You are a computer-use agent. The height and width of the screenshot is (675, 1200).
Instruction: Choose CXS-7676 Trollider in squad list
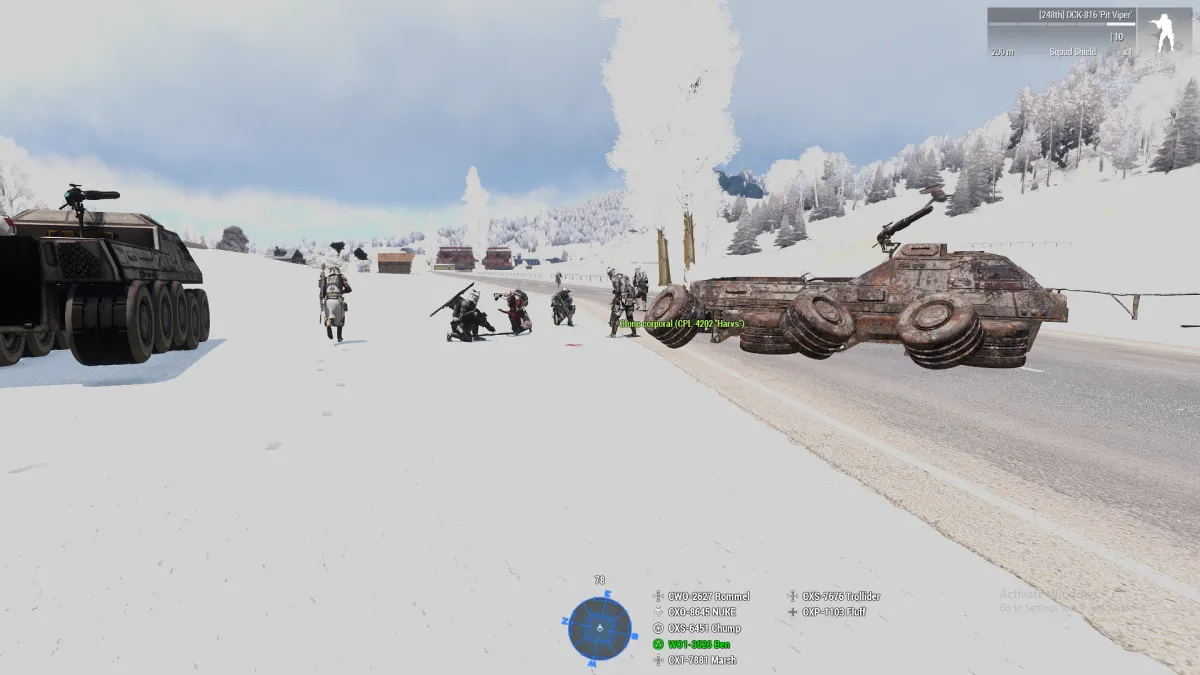840,596
